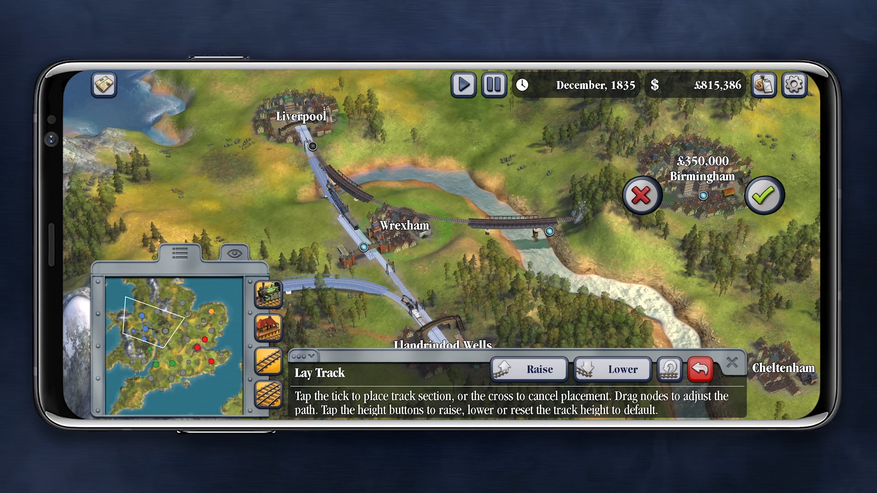877x493 pixels.
Task: Switch to the minimap list tab
Action: 180,253
